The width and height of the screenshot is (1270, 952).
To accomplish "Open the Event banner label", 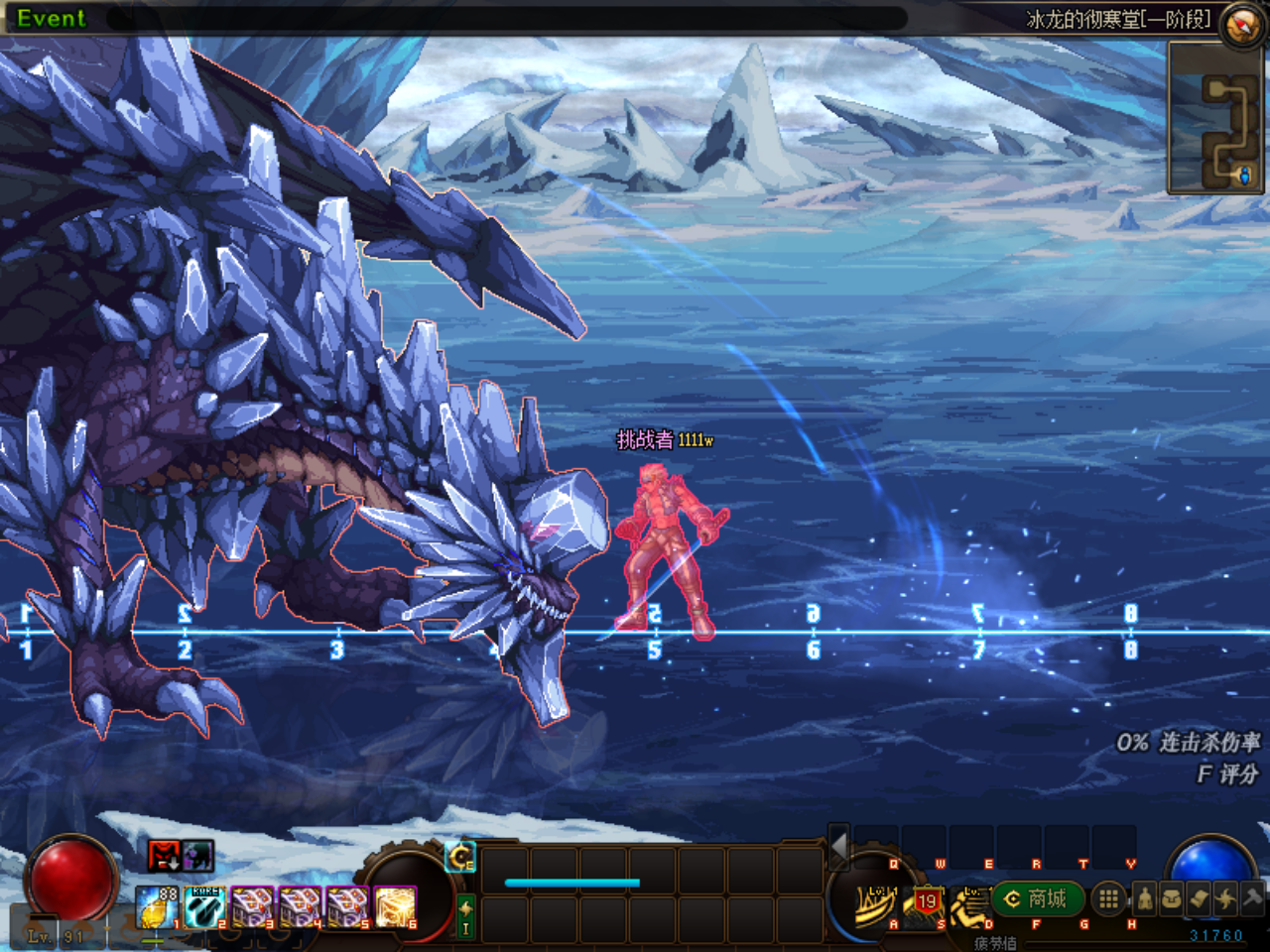I will click(x=52, y=18).
